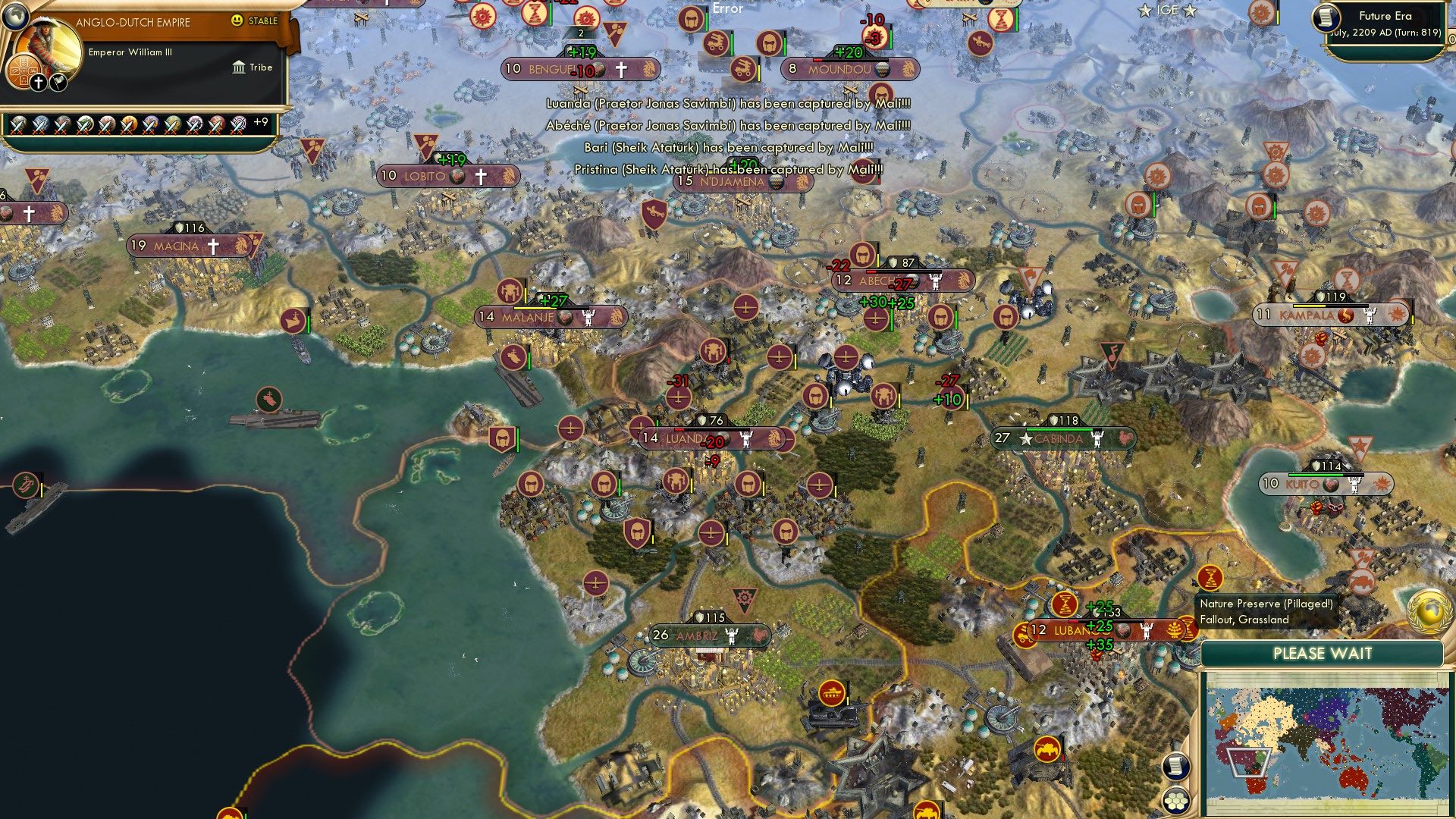
Task: Open the notification log scroll icon near the minimap
Action: click(x=1176, y=767)
